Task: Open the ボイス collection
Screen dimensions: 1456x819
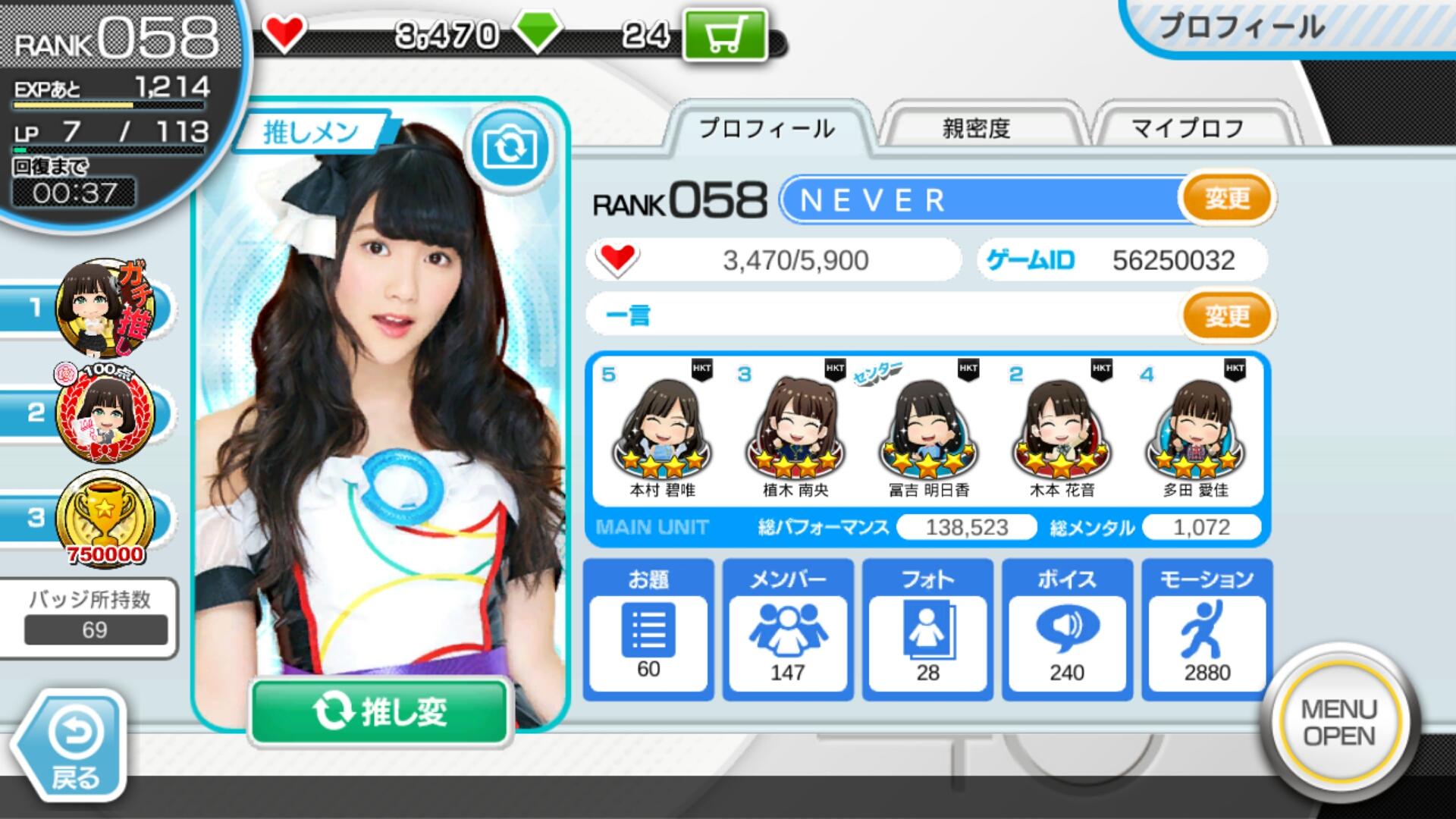Action: tap(1067, 629)
